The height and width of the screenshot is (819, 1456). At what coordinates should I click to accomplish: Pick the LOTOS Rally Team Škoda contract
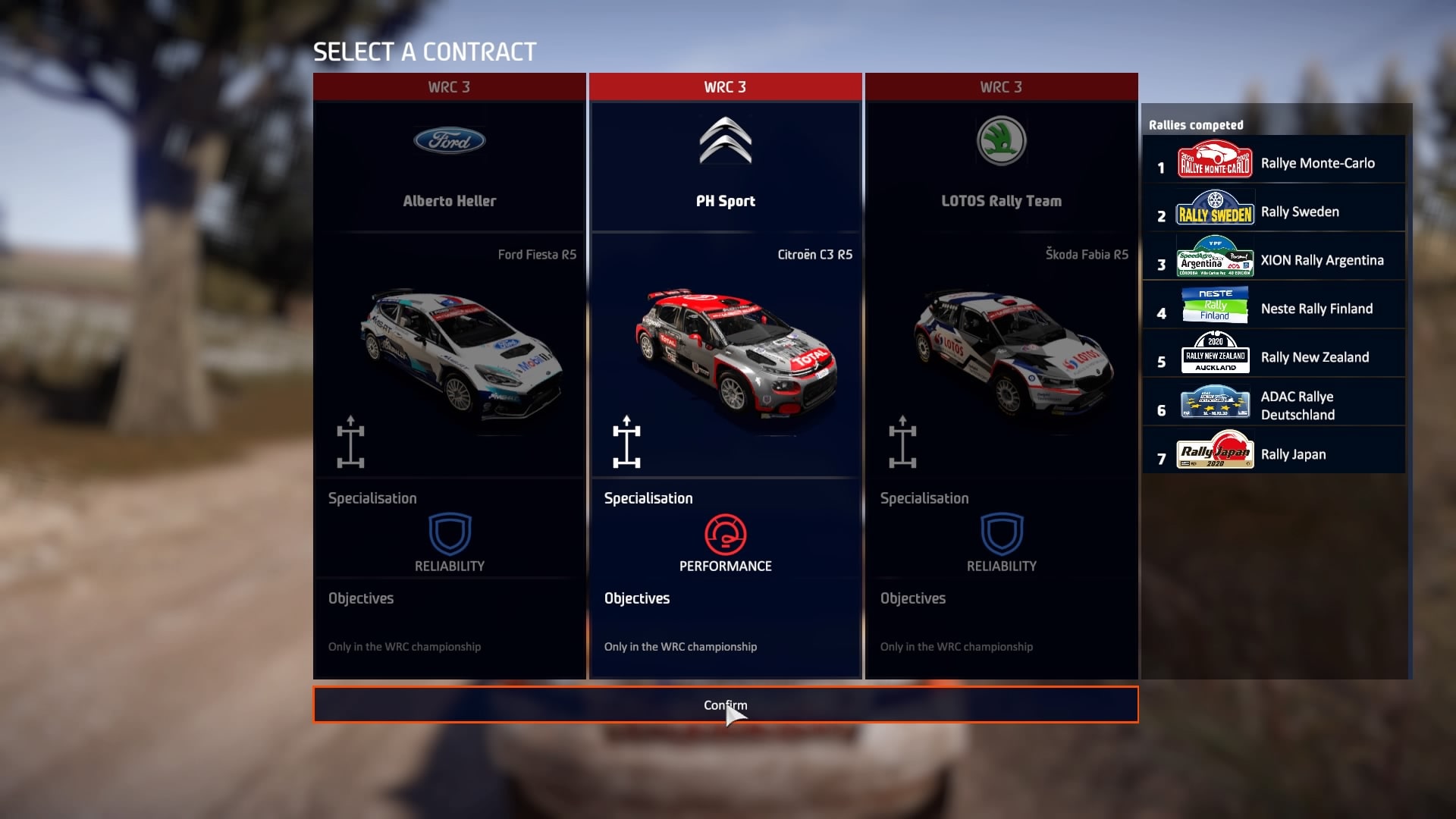coord(1001,201)
